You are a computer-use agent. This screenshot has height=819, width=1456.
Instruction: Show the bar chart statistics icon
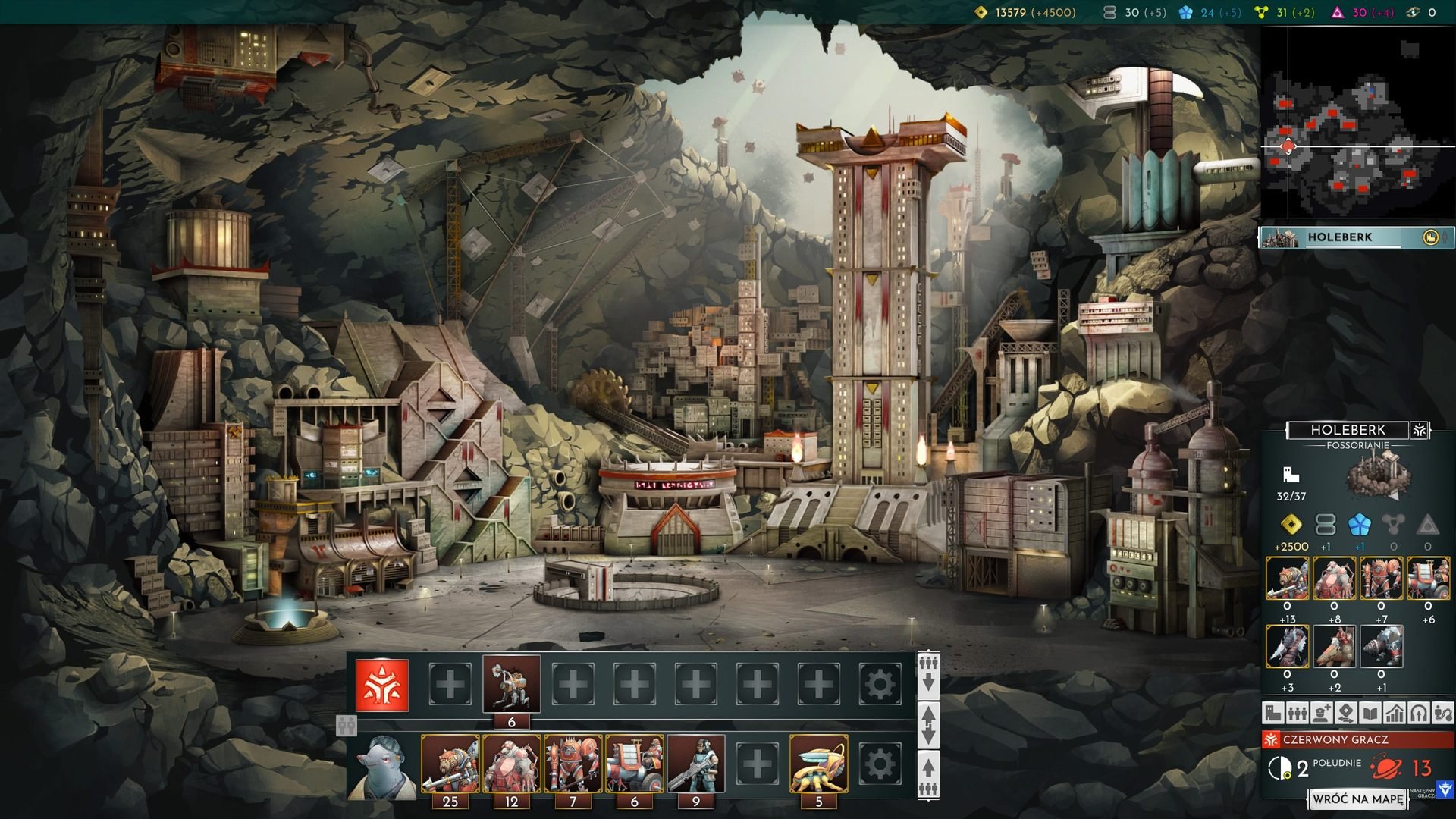tap(1395, 713)
